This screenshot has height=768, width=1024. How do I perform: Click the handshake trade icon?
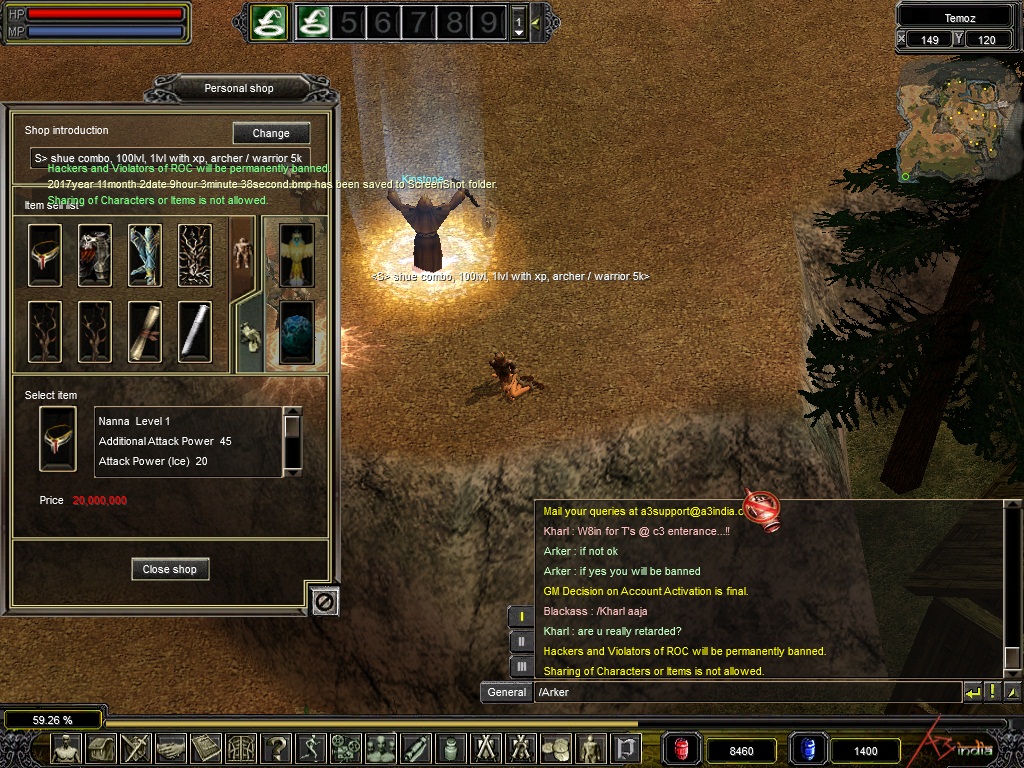pyautogui.click(x=172, y=748)
